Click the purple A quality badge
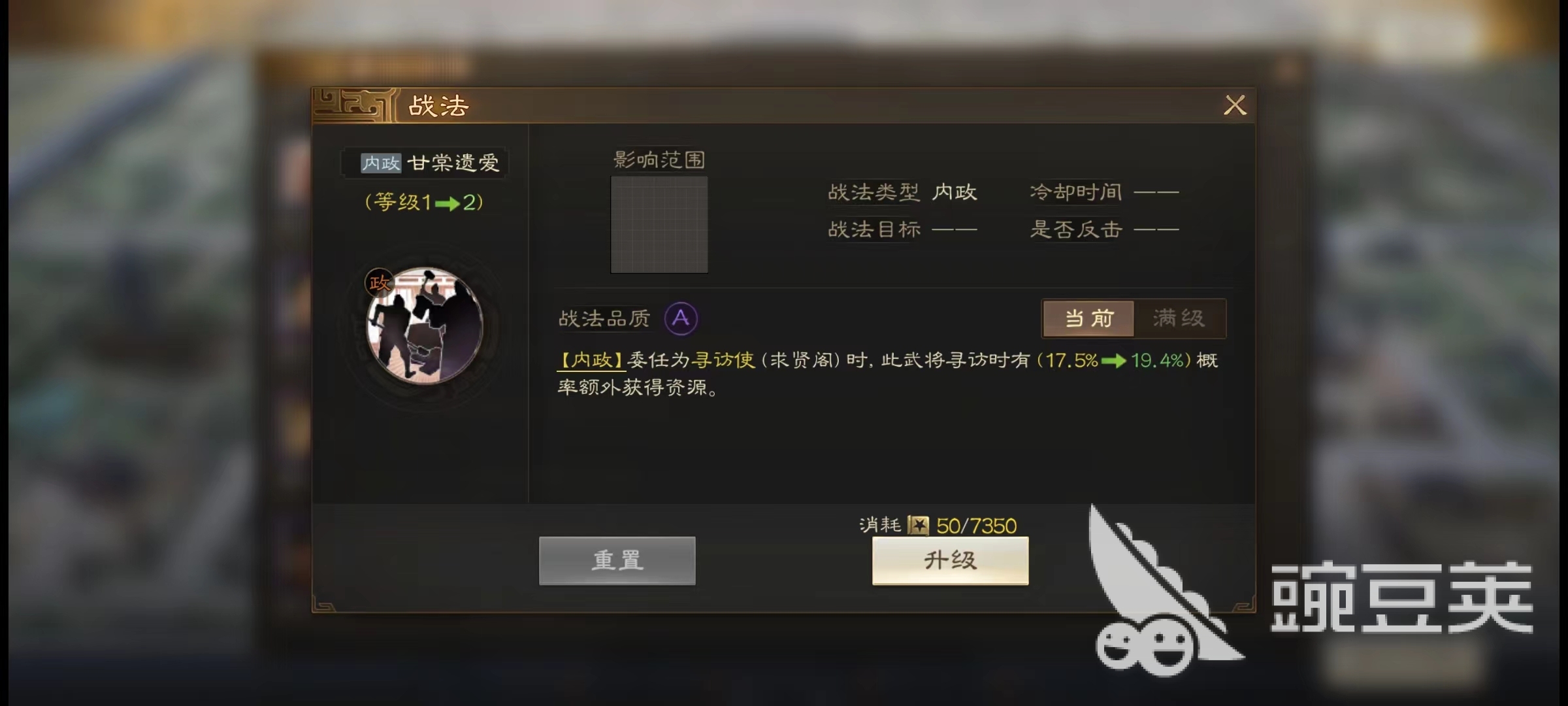 pos(681,318)
